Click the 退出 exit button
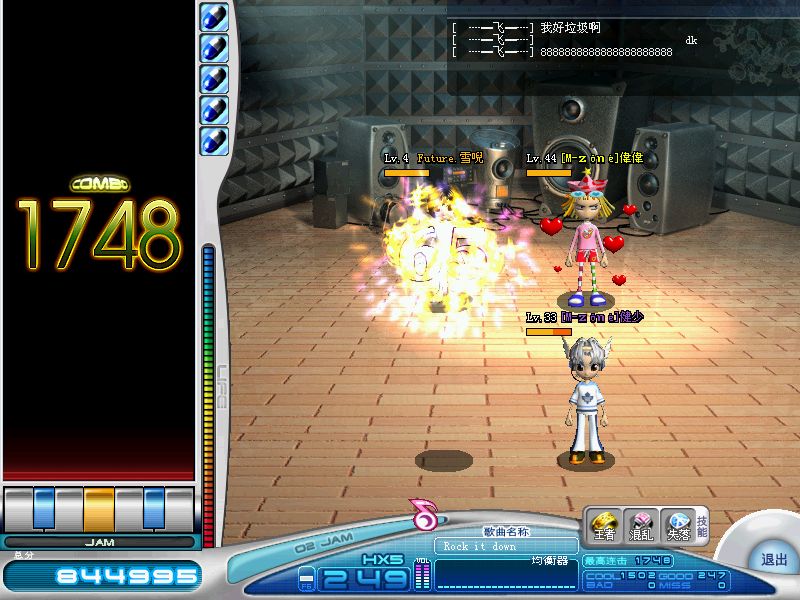This screenshot has width=800, height=600. (773, 560)
